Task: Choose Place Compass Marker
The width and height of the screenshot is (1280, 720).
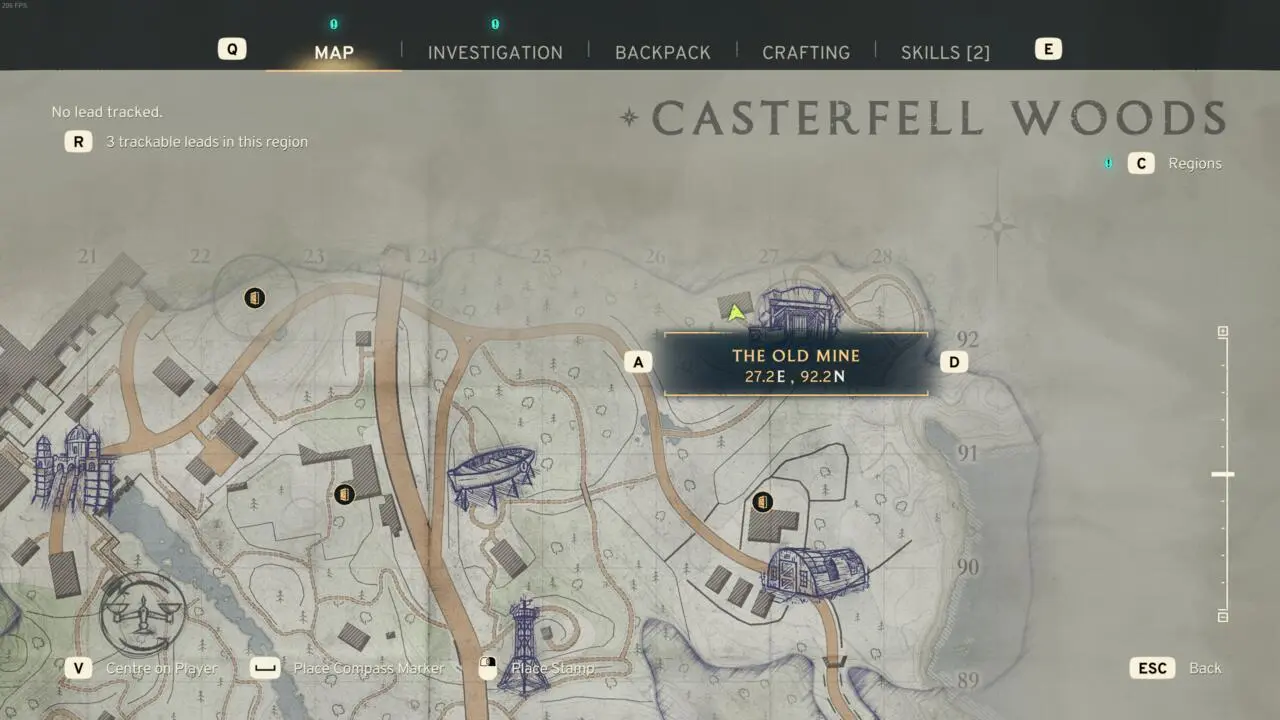Action: tap(368, 668)
